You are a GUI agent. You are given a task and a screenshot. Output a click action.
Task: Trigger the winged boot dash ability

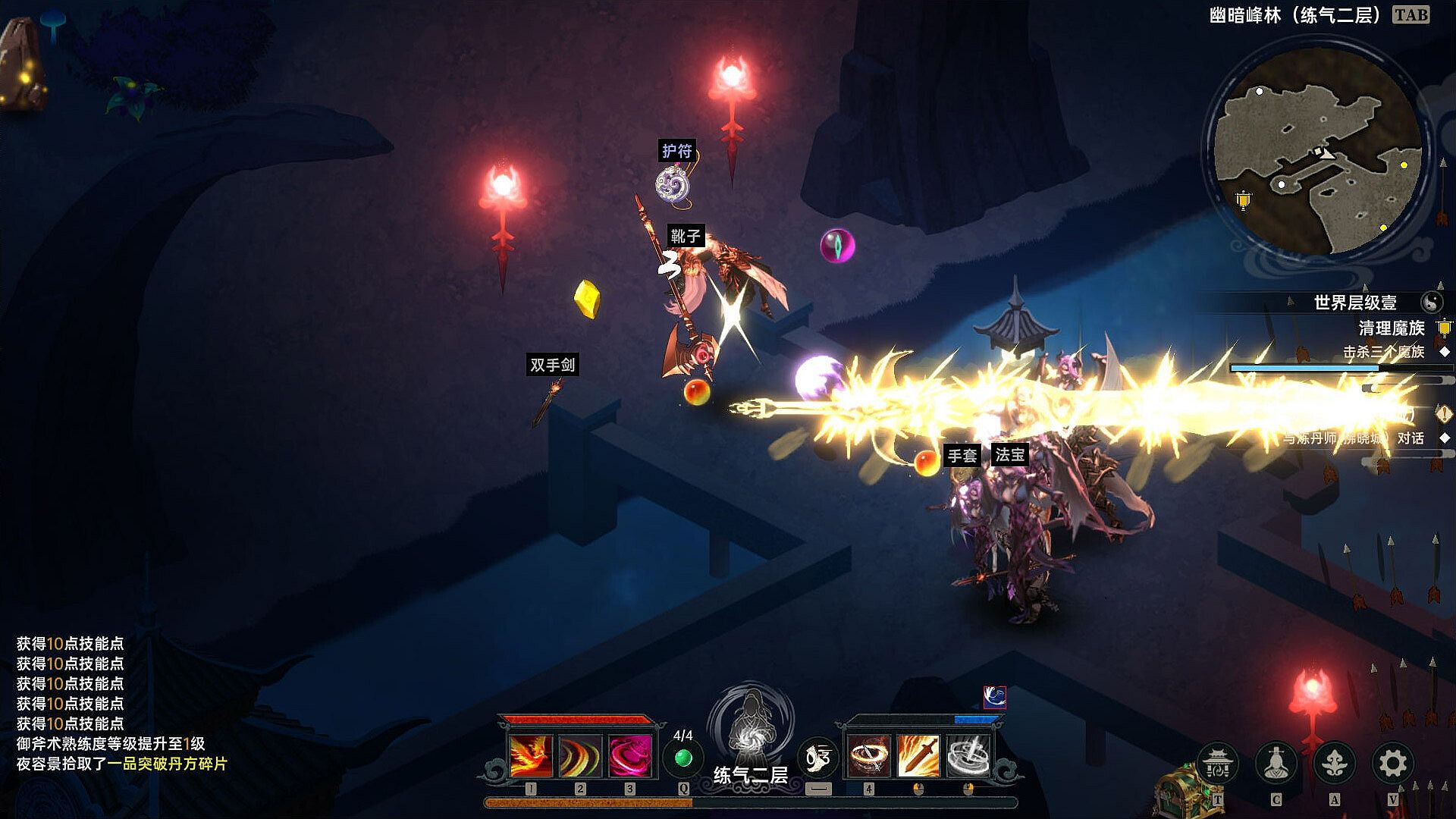coord(817,758)
